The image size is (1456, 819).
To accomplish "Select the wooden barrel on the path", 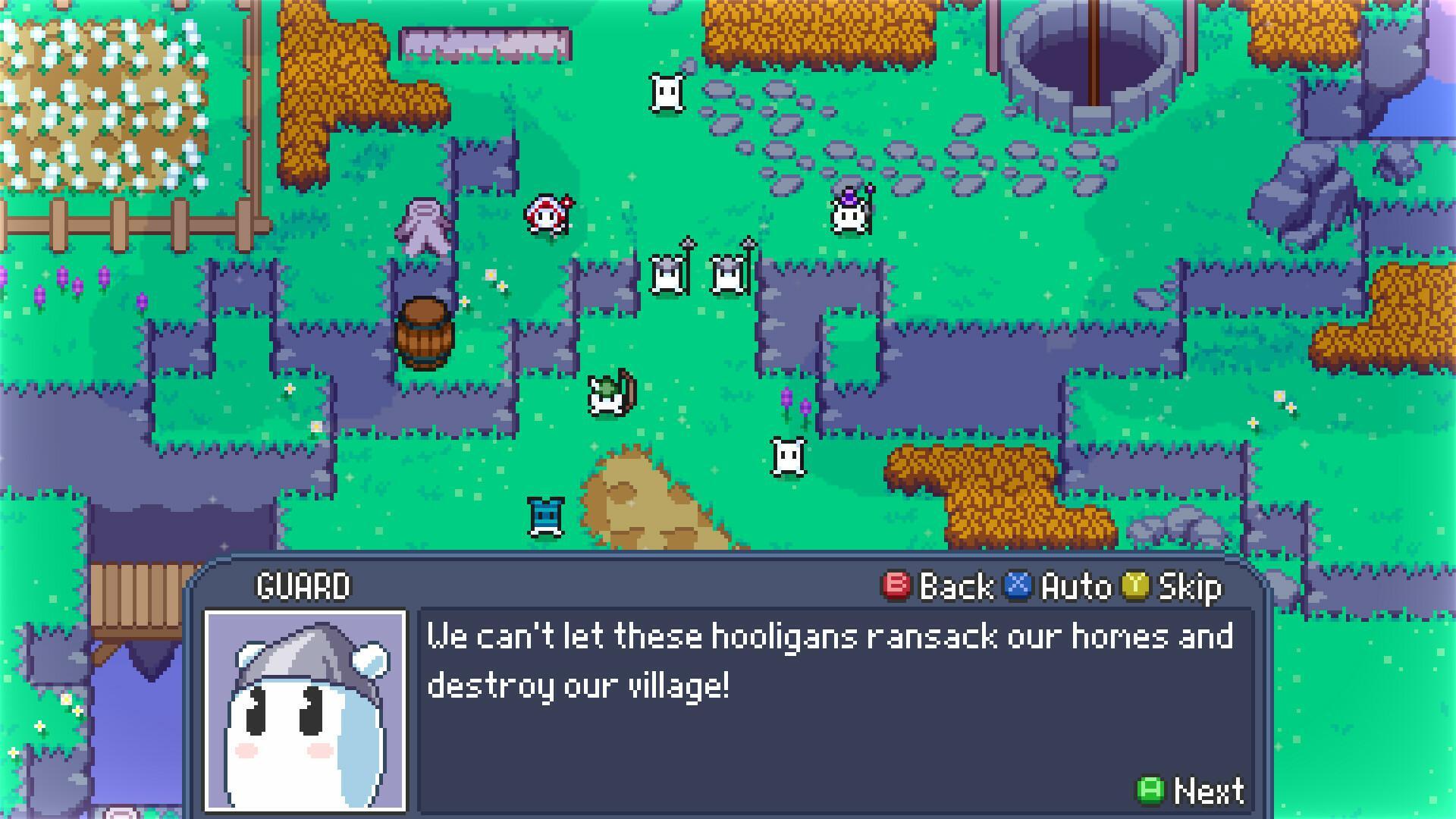I will point(425,334).
